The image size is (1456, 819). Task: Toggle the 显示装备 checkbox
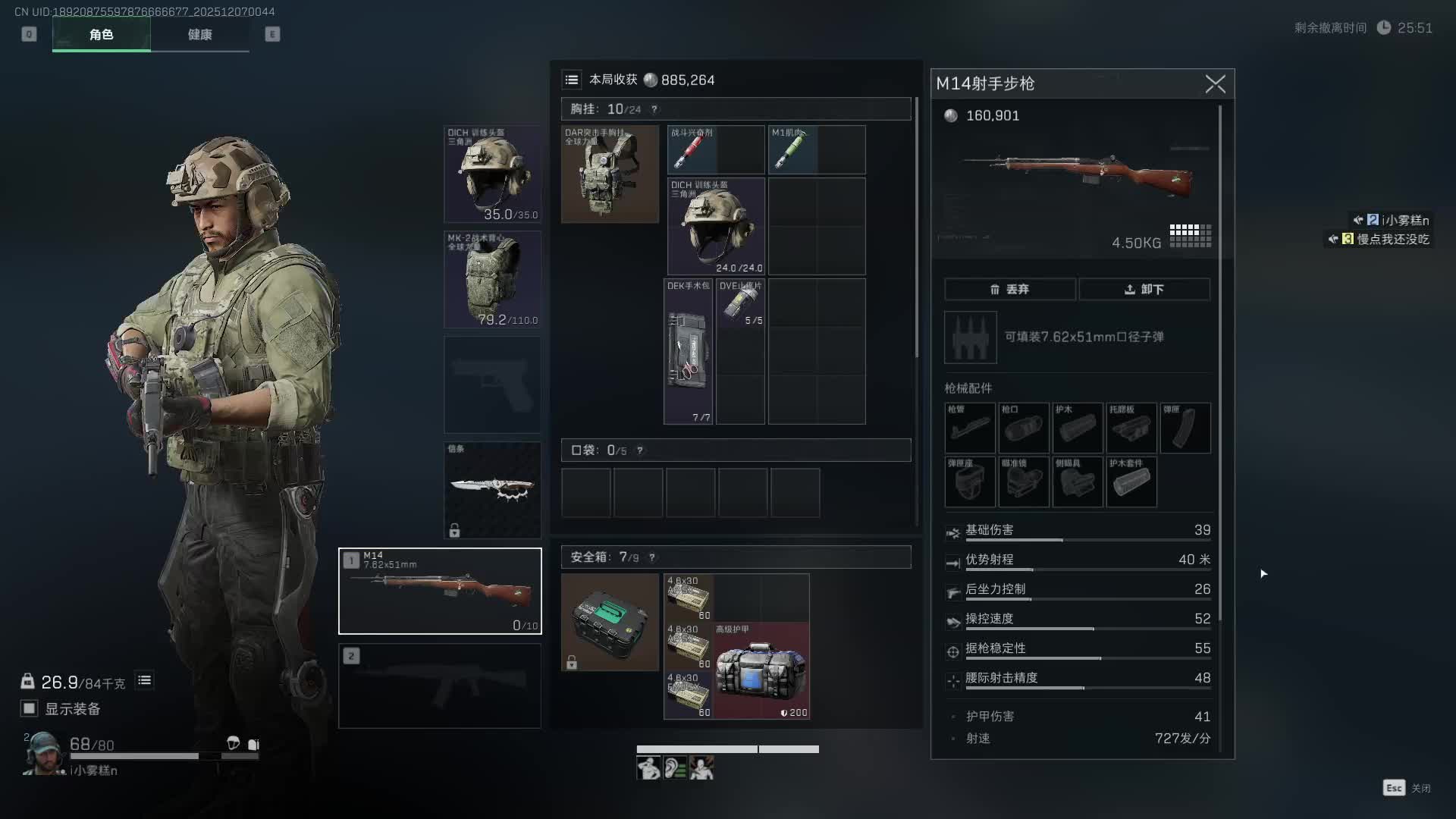30,708
